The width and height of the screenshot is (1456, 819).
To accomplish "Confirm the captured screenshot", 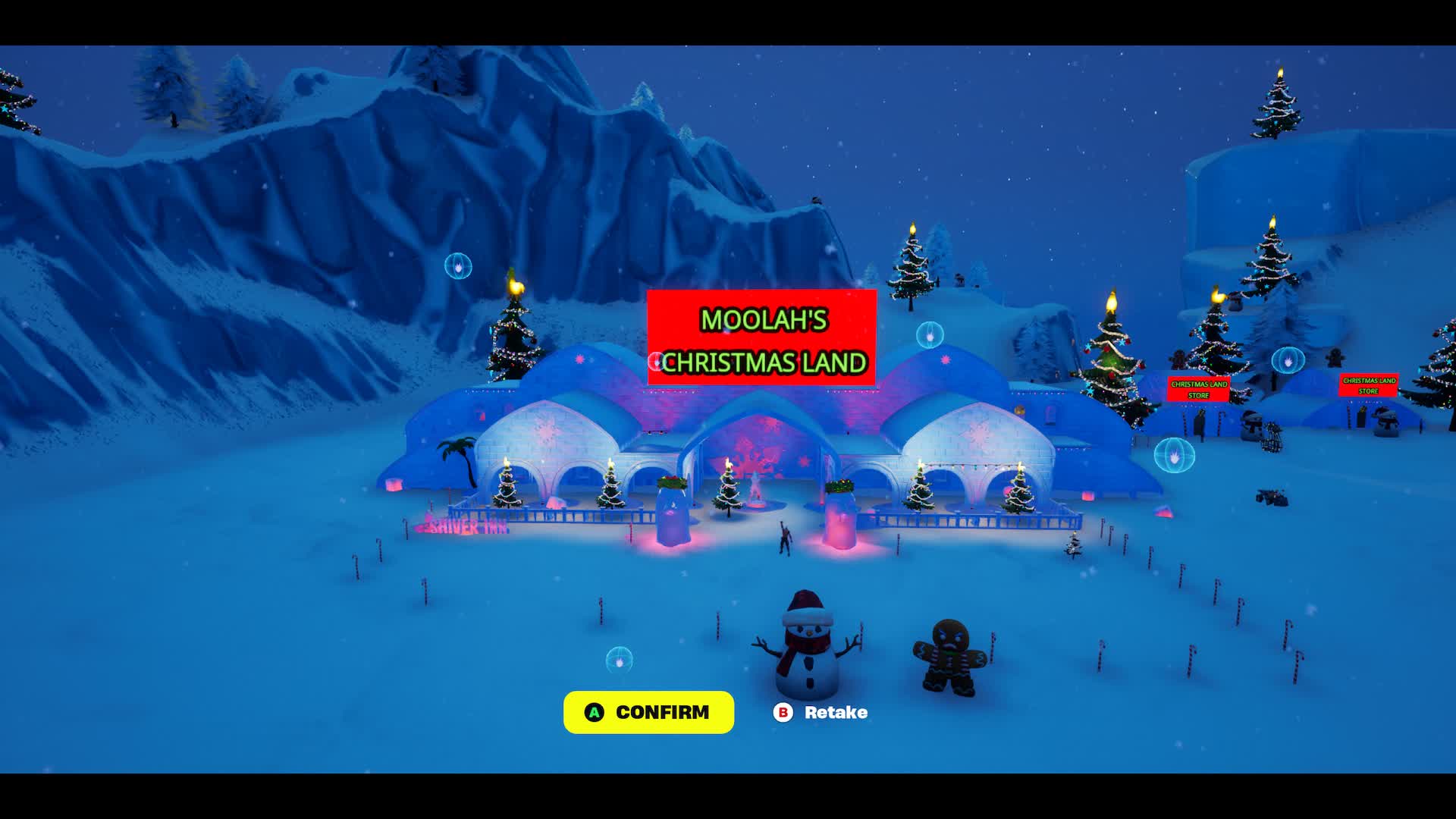I will [x=648, y=712].
